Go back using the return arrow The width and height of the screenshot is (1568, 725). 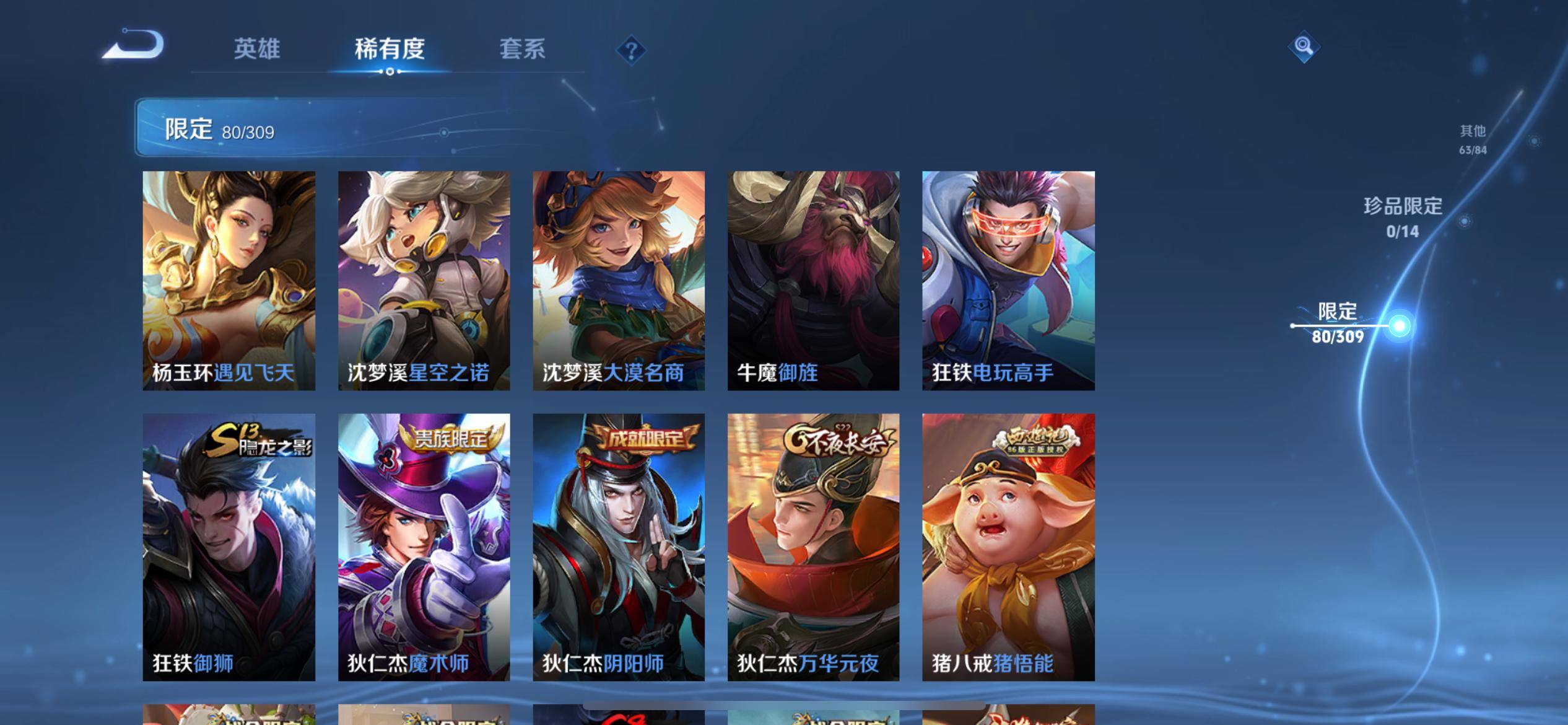point(133,45)
